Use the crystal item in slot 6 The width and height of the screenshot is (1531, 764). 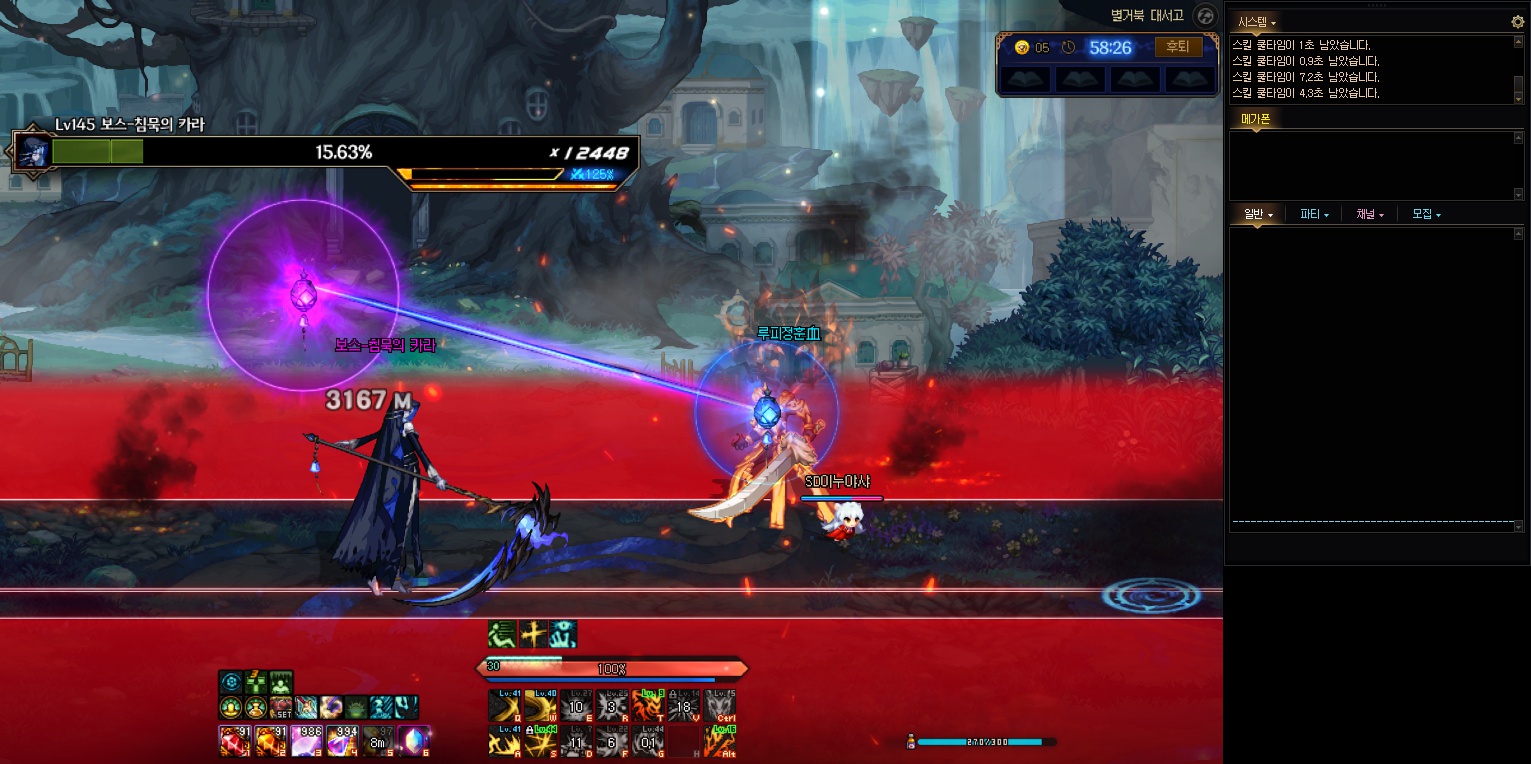[413, 741]
